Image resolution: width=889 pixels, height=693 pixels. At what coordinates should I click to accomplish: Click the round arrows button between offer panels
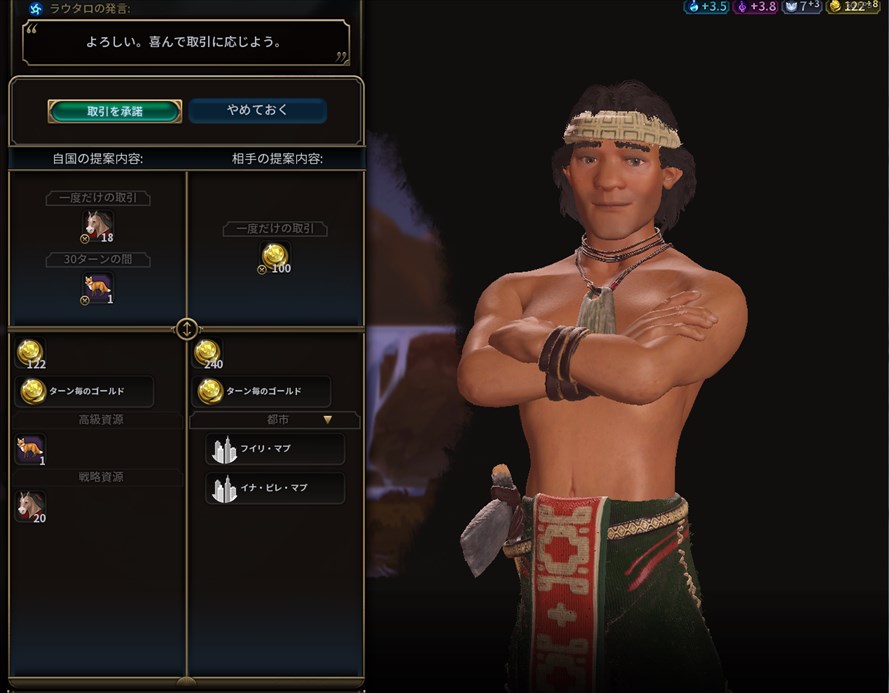click(187, 329)
